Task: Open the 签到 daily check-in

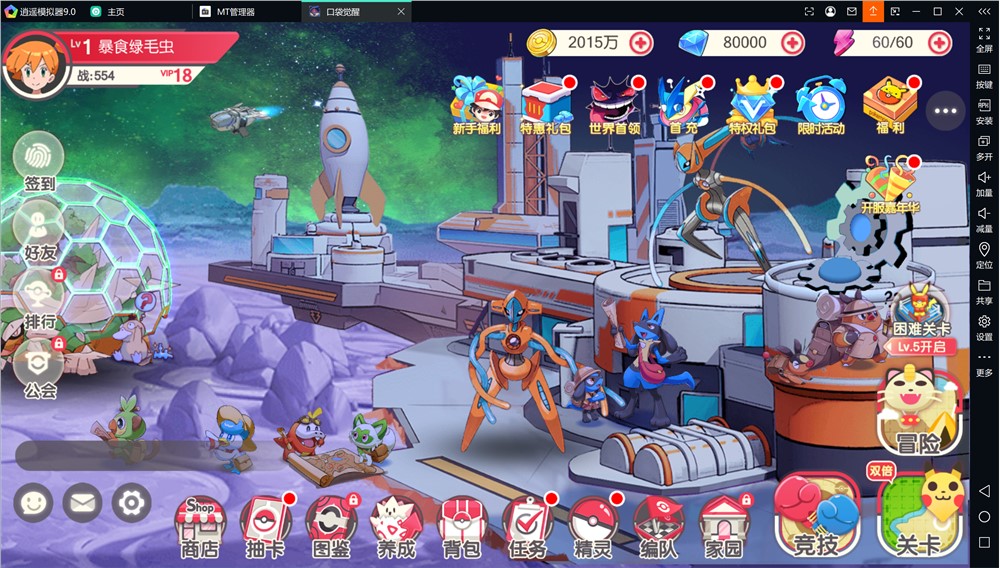Action: (x=39, y=162)
